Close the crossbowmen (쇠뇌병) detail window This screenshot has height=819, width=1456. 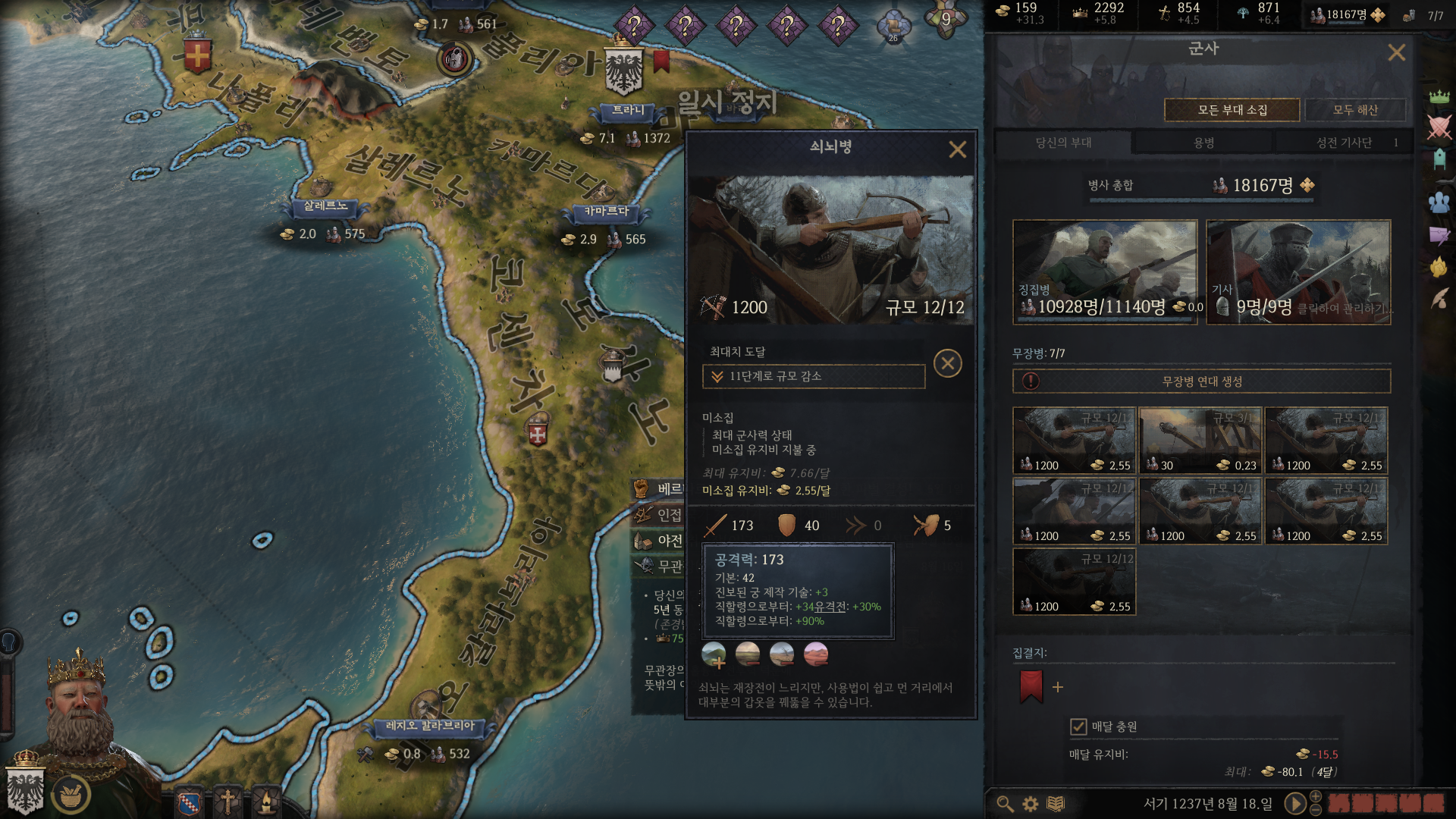(957, 149)
